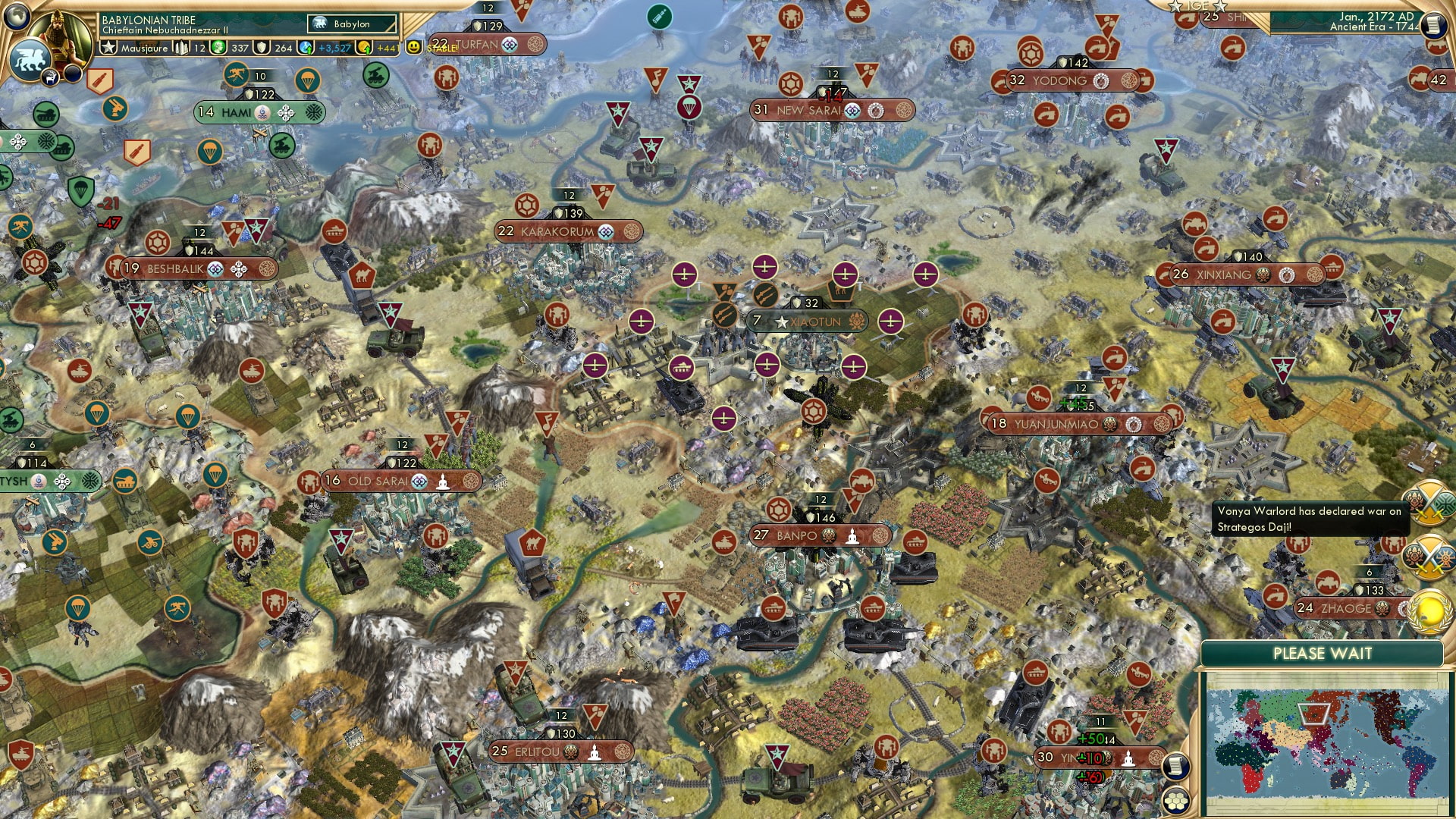1456x819 pixels.
Task: Click the gold coin icon showing +3,527
Action: [305, 47]
